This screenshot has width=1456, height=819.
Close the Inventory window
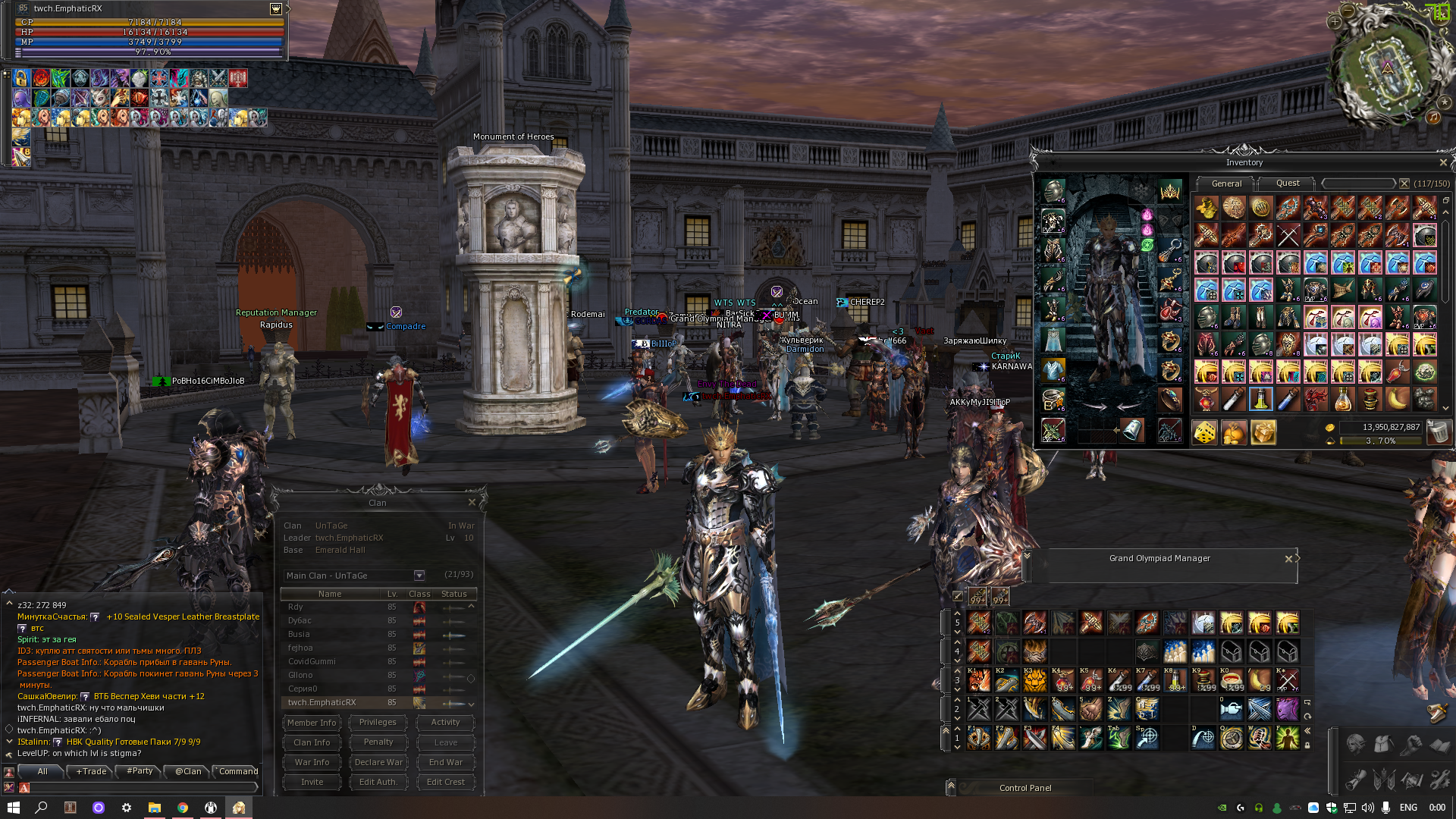(x=1442, y=163)
